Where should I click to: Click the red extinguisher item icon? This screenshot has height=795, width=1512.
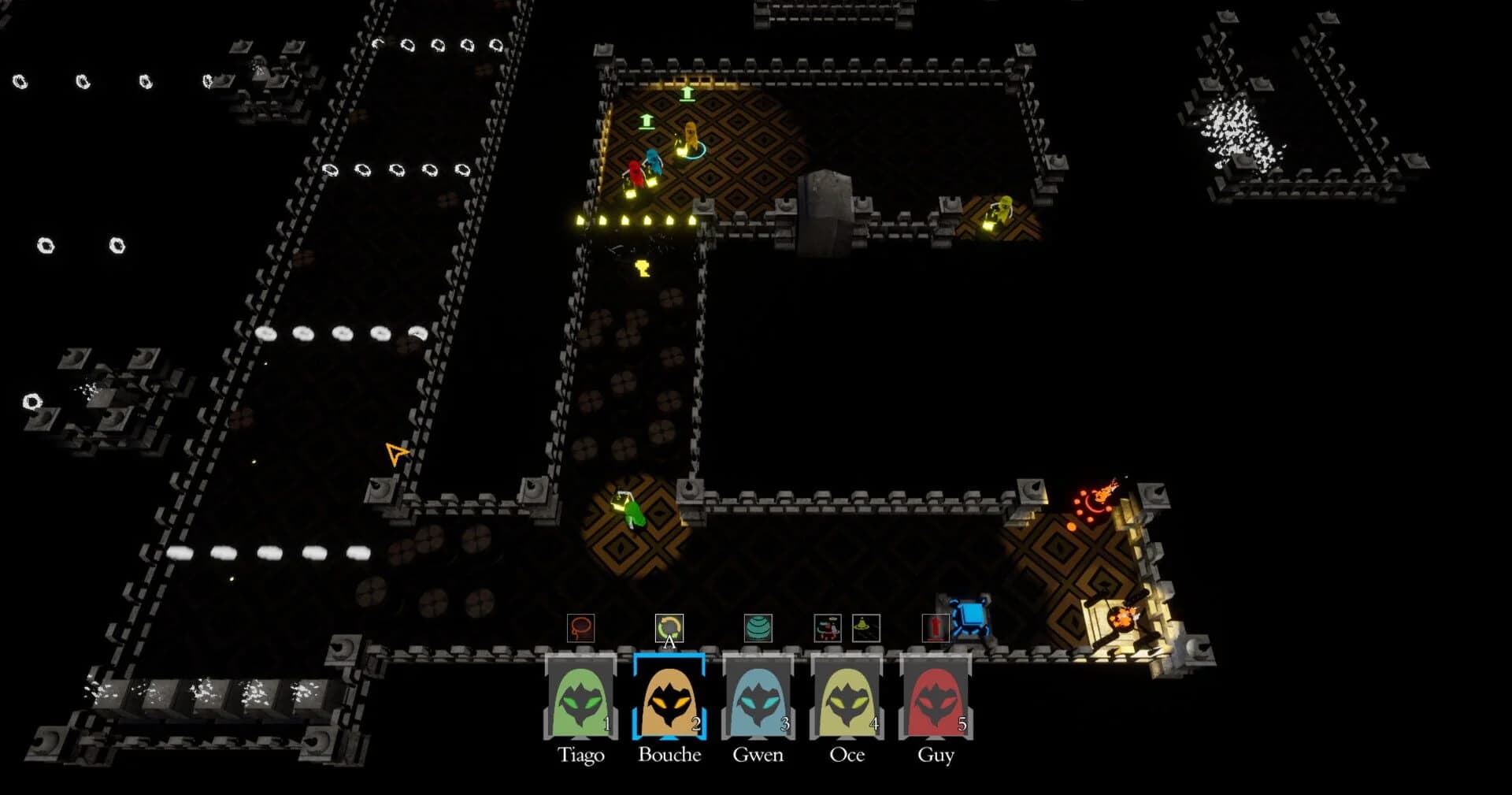[934, 627]
